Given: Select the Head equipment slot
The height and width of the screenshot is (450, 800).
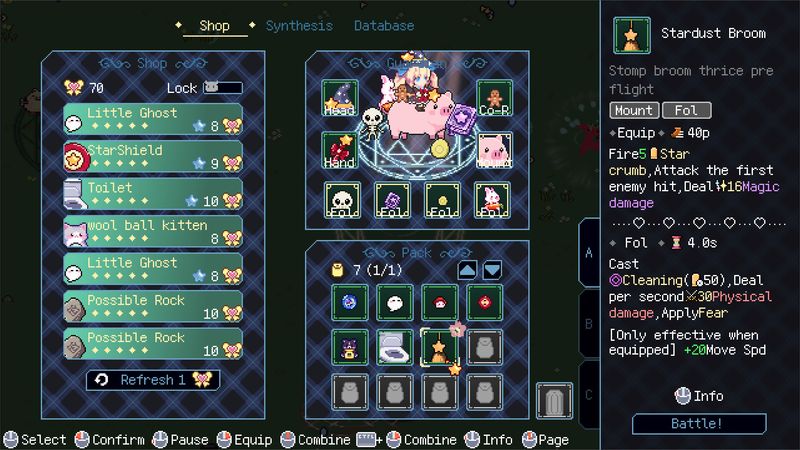Looking at the screenshot, I should point(340,98).
